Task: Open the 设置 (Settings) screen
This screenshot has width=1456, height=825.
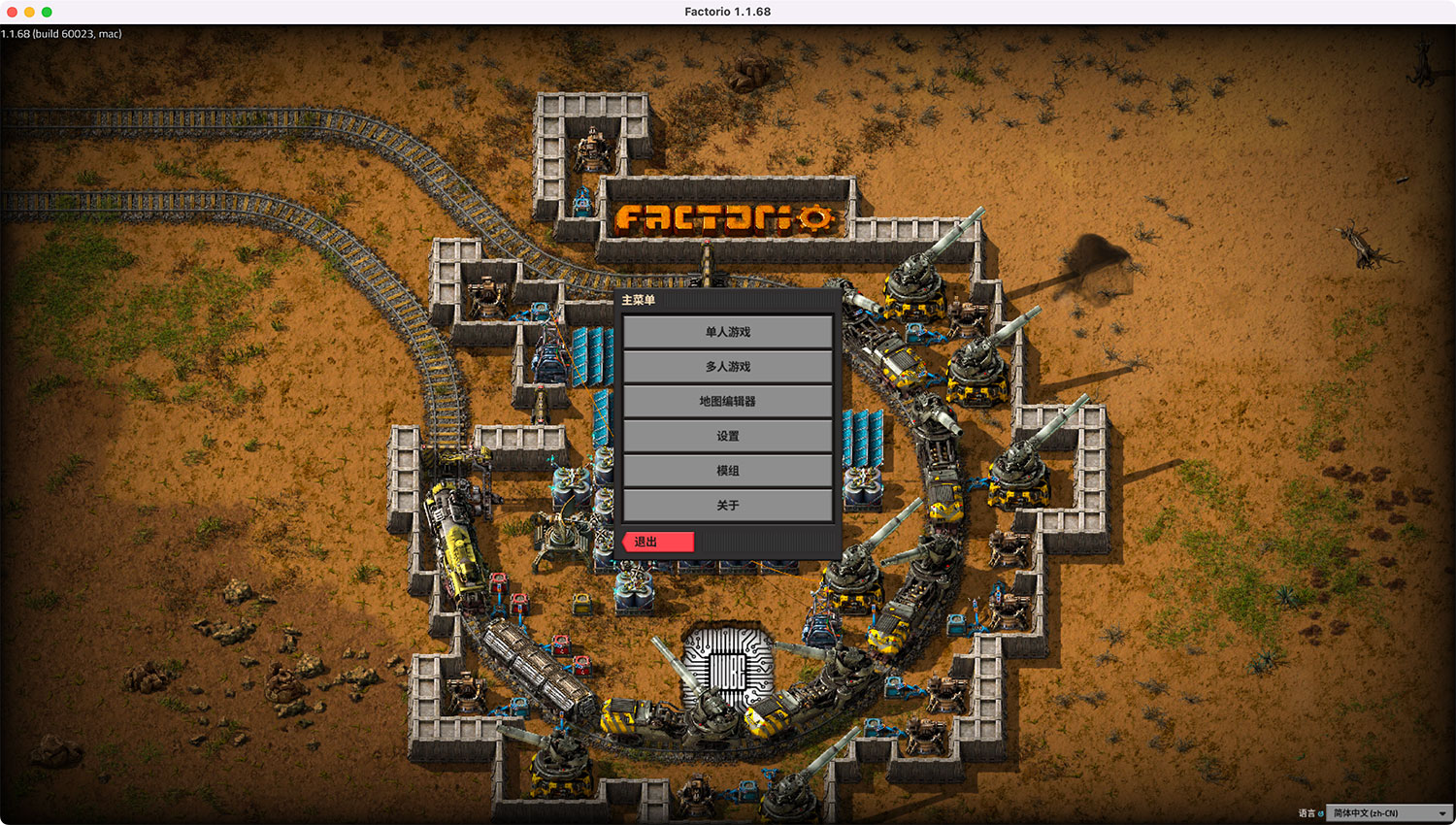Action: tap(727, 436)
